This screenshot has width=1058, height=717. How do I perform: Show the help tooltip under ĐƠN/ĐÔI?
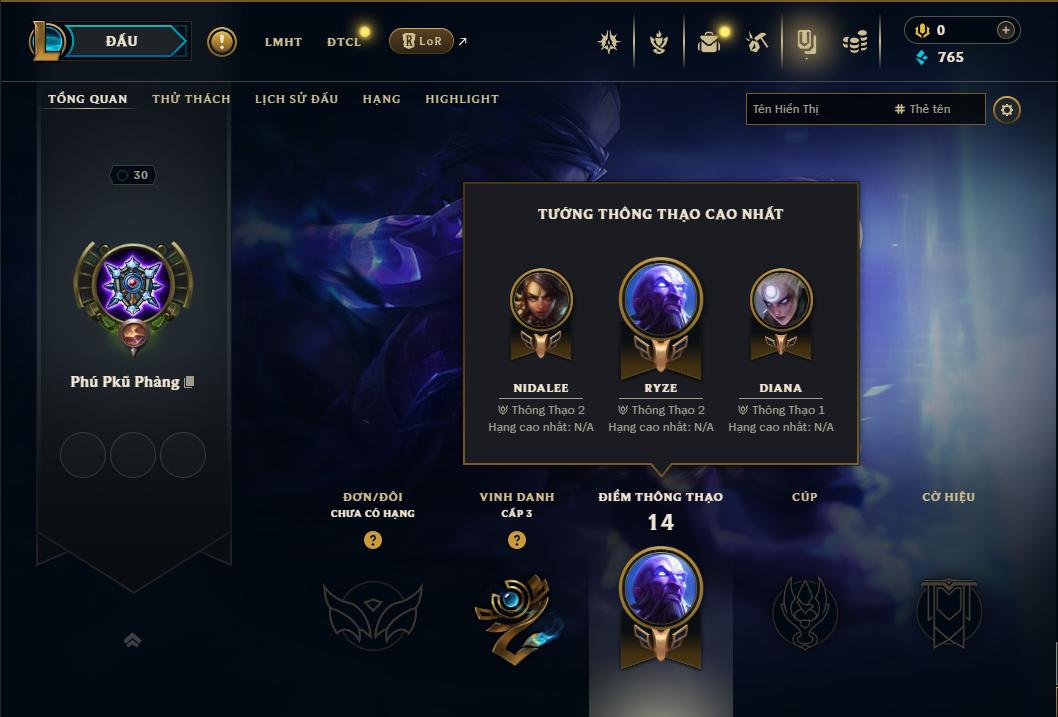tap(373, 540)
